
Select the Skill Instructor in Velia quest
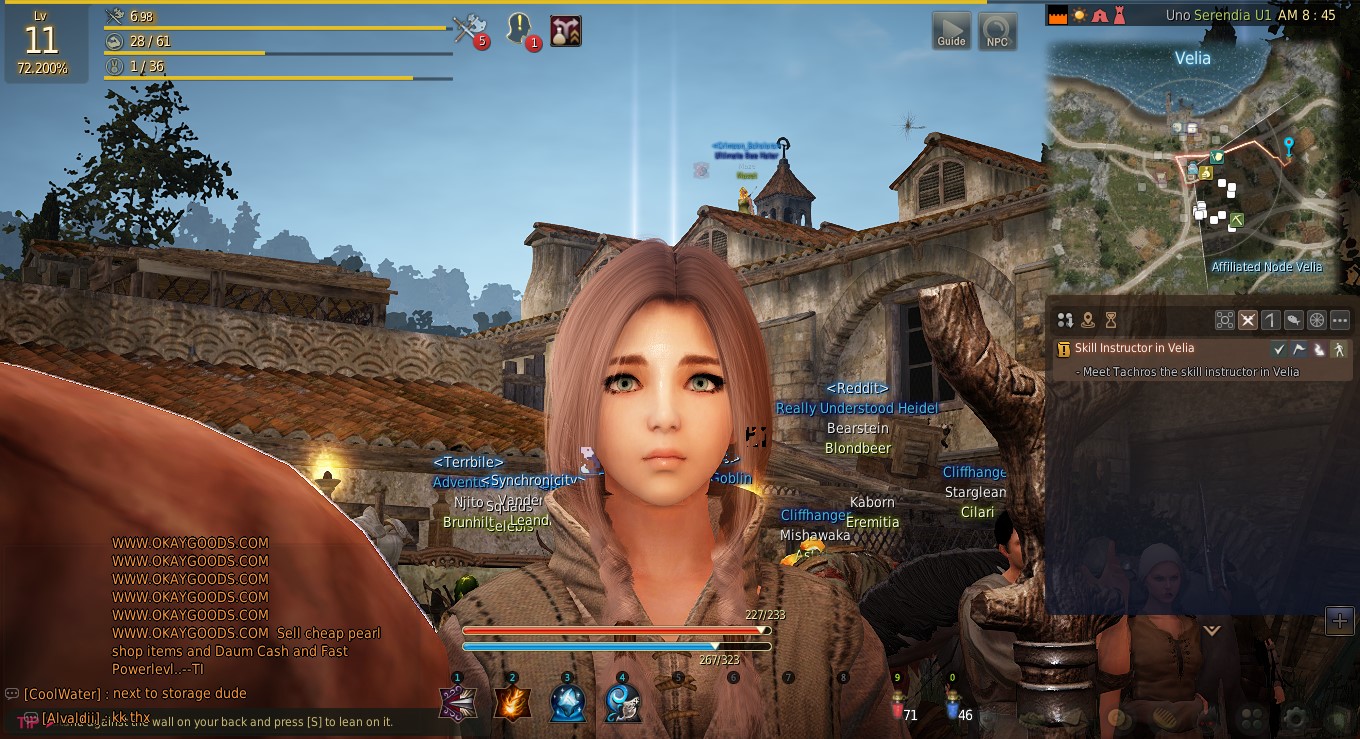pyautogui.click(x=1135, y=348)
